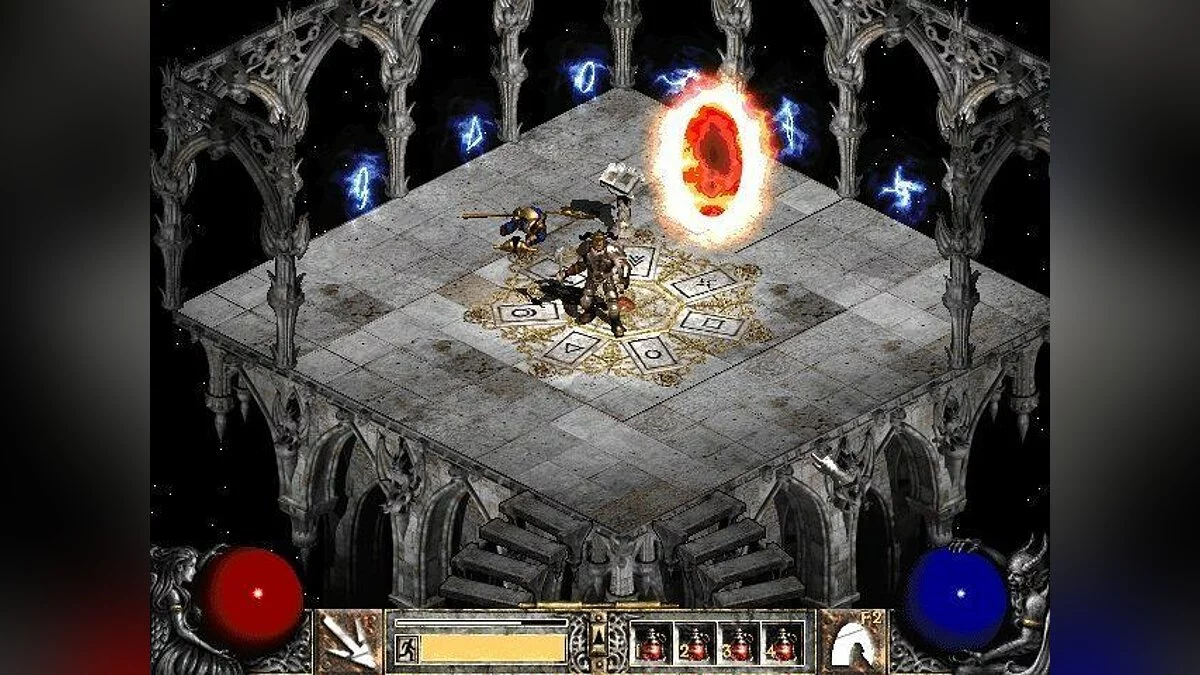Image resolution: width=1200 pixels, height=675 pixels.
Task: Use the healing potion in belt slot 1
Action: (x=654, y=643)
